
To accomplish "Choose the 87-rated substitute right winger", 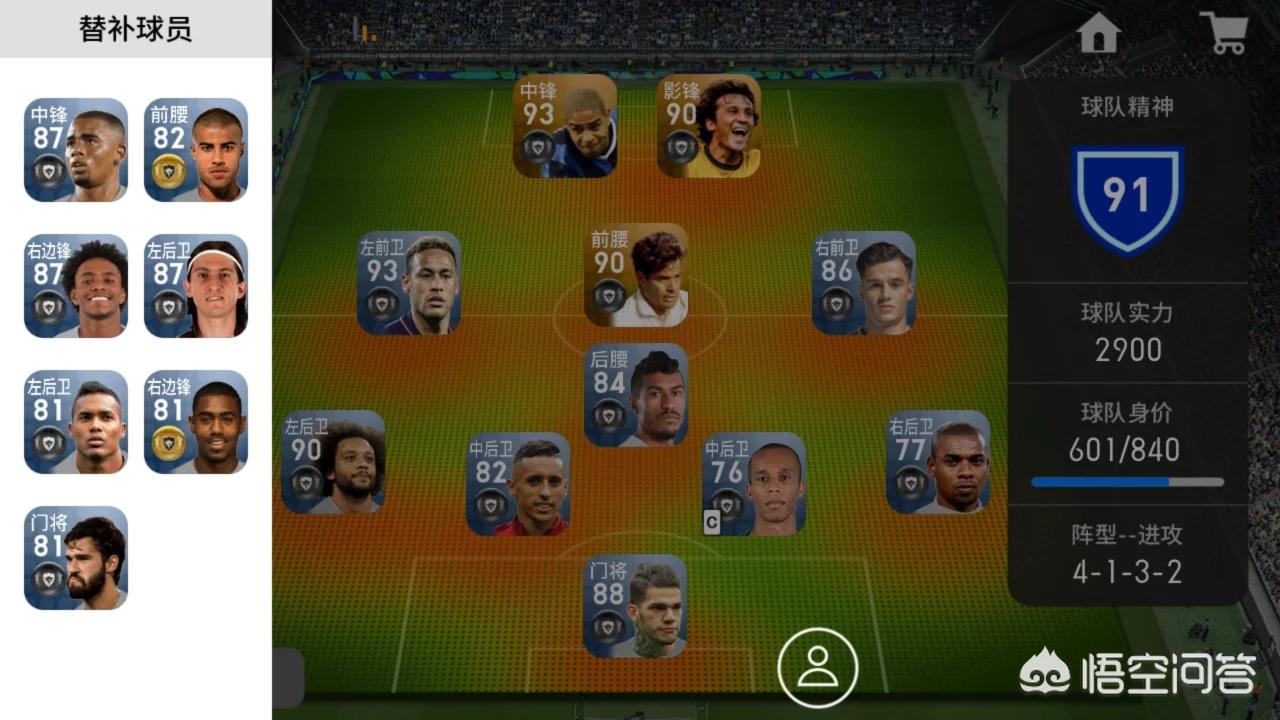I will [x=76, y=286].
